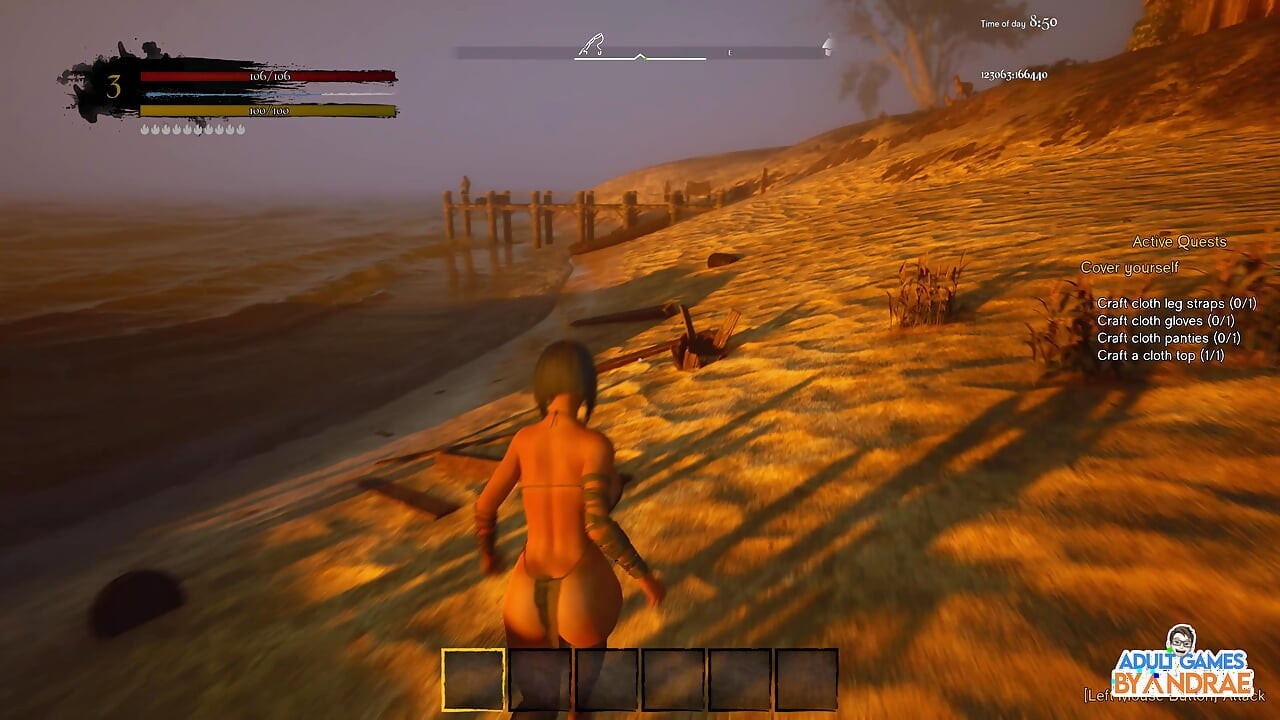Click the completed Craft a cloth top objective

(x=1162, y=355)
